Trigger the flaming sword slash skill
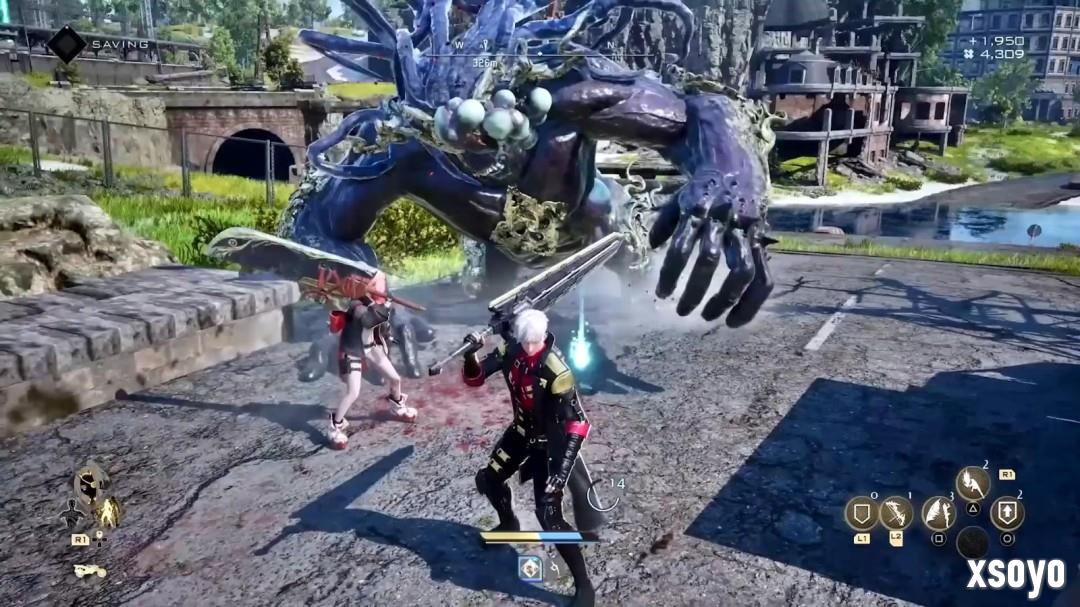Image resolution: width=1080 pixels, height=607 pixels. tap(972, 484)
